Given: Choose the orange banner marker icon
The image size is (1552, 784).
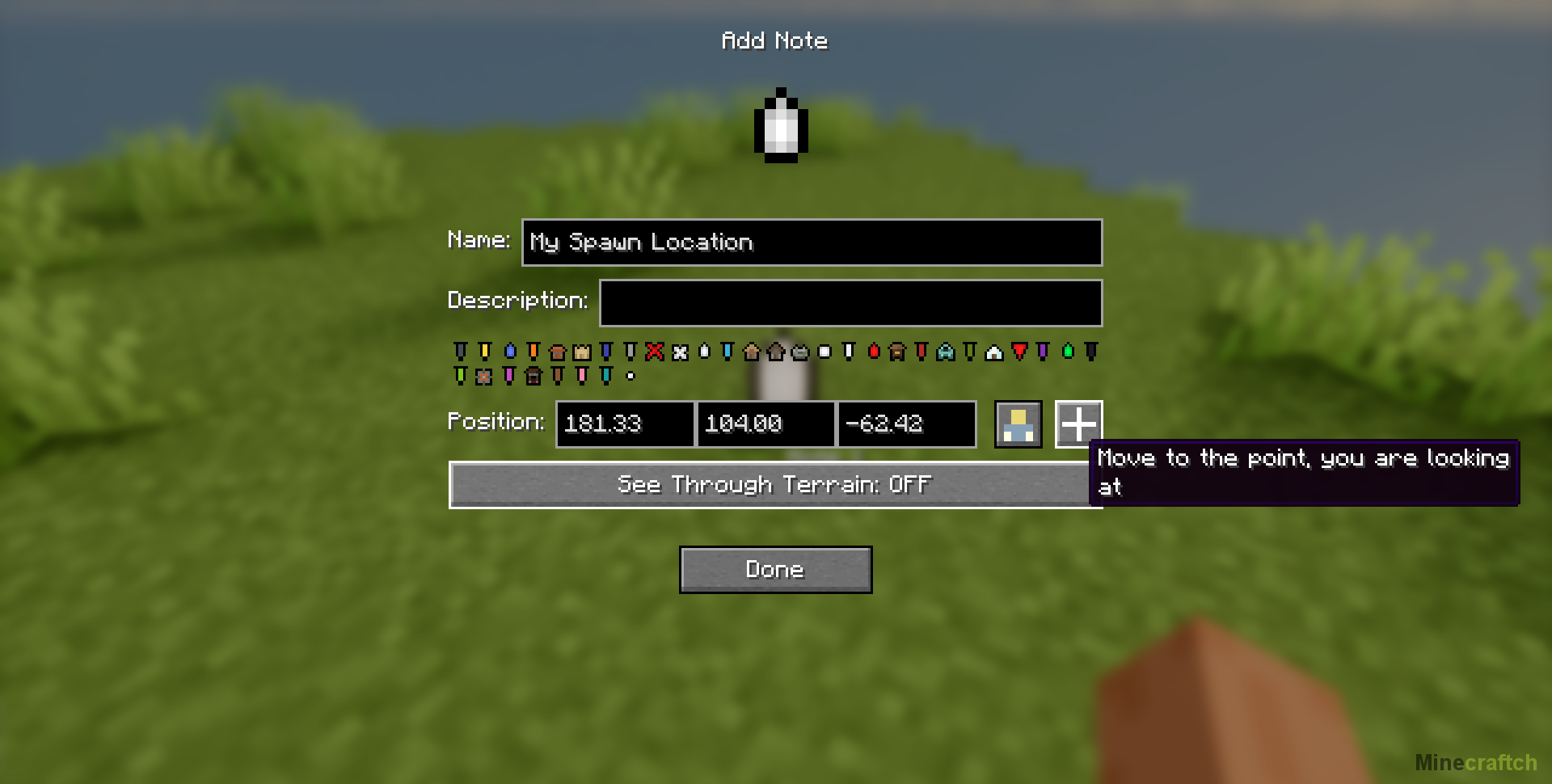Looking at the screenshot, I should point(533,352).
